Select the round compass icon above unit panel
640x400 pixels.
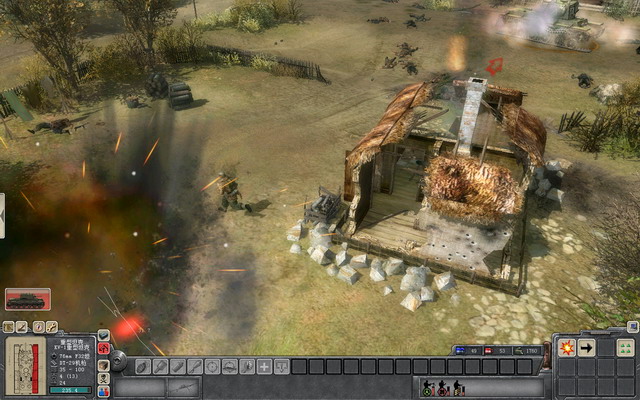click(38, 327)
